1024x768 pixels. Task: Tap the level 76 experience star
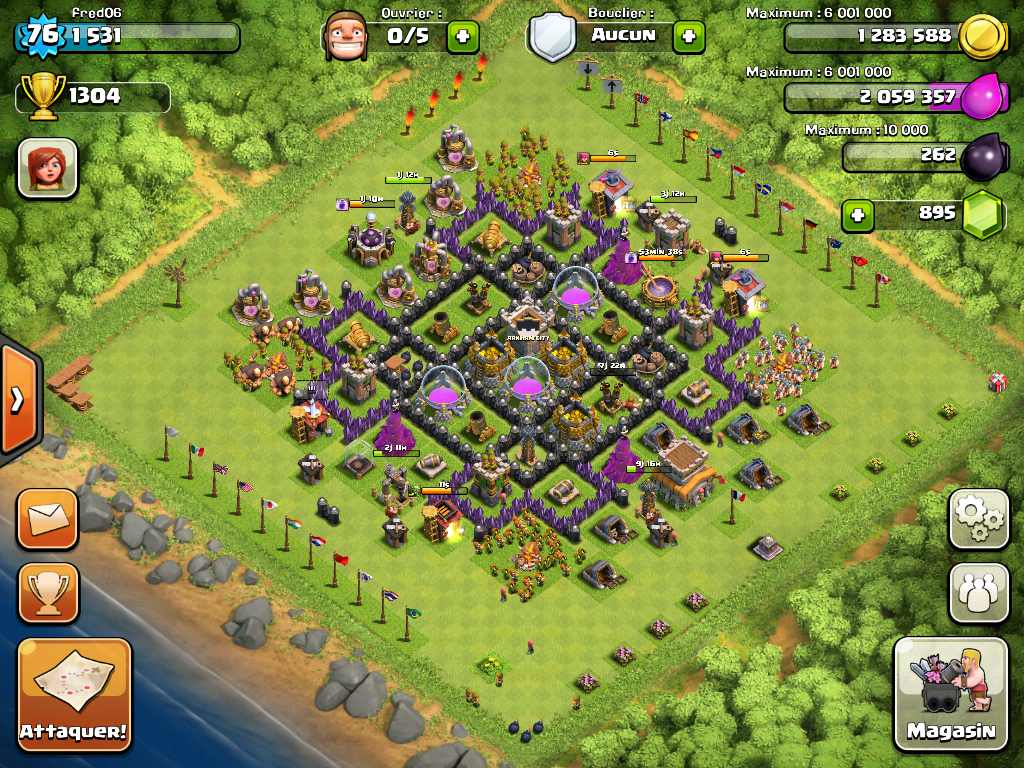(41, 35)
